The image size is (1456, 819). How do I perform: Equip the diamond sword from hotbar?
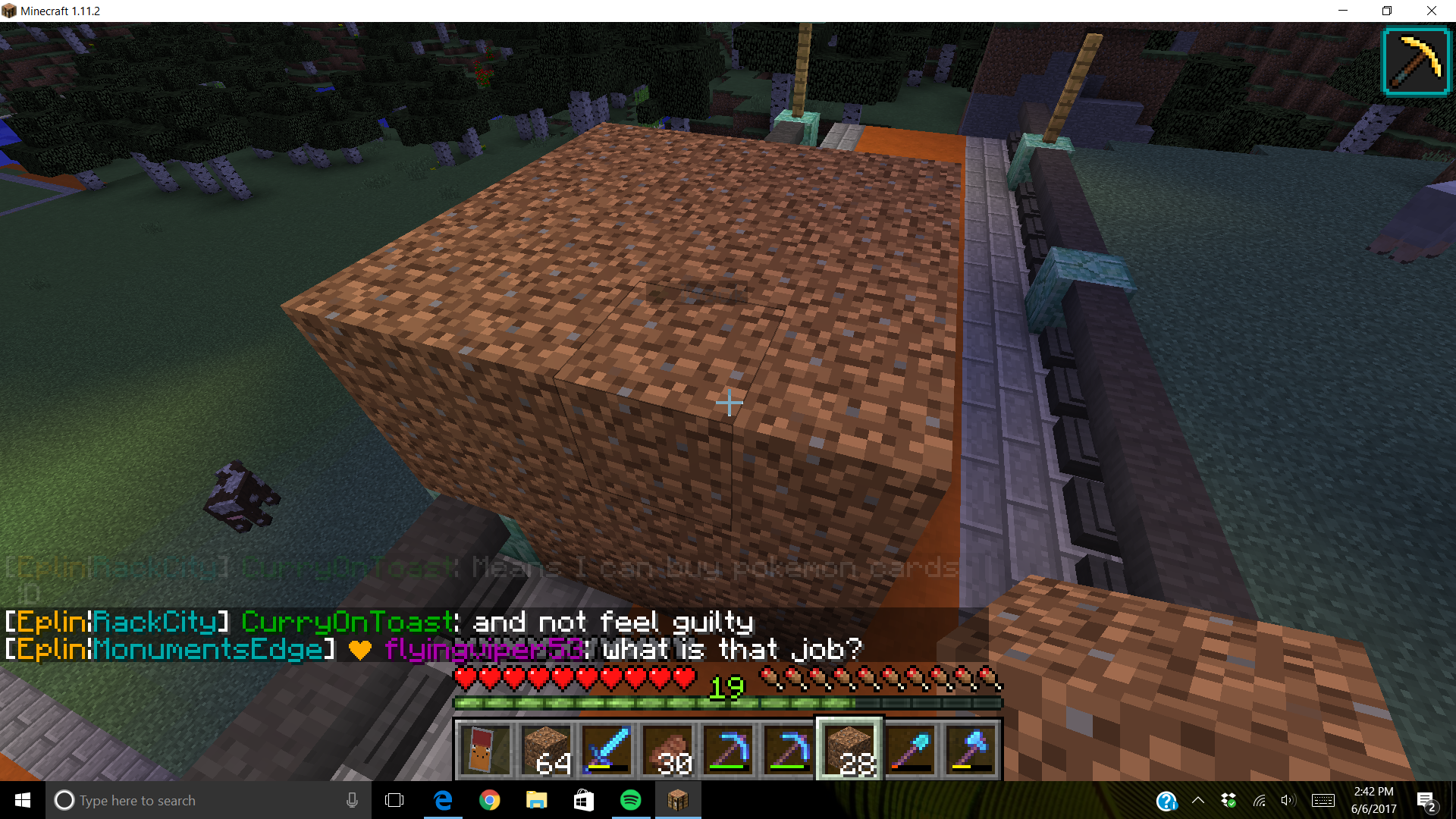coord(607,749)
